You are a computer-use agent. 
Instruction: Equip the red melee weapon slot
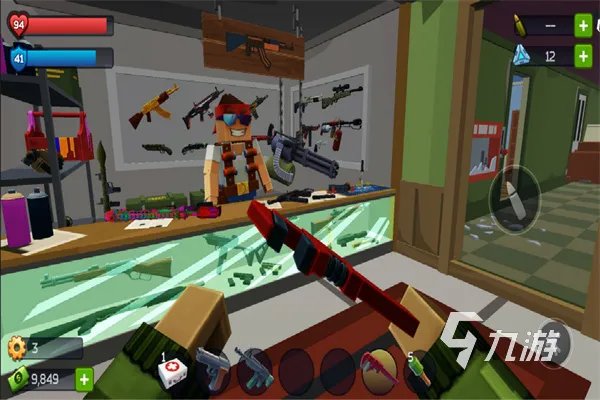pos(378,371)
